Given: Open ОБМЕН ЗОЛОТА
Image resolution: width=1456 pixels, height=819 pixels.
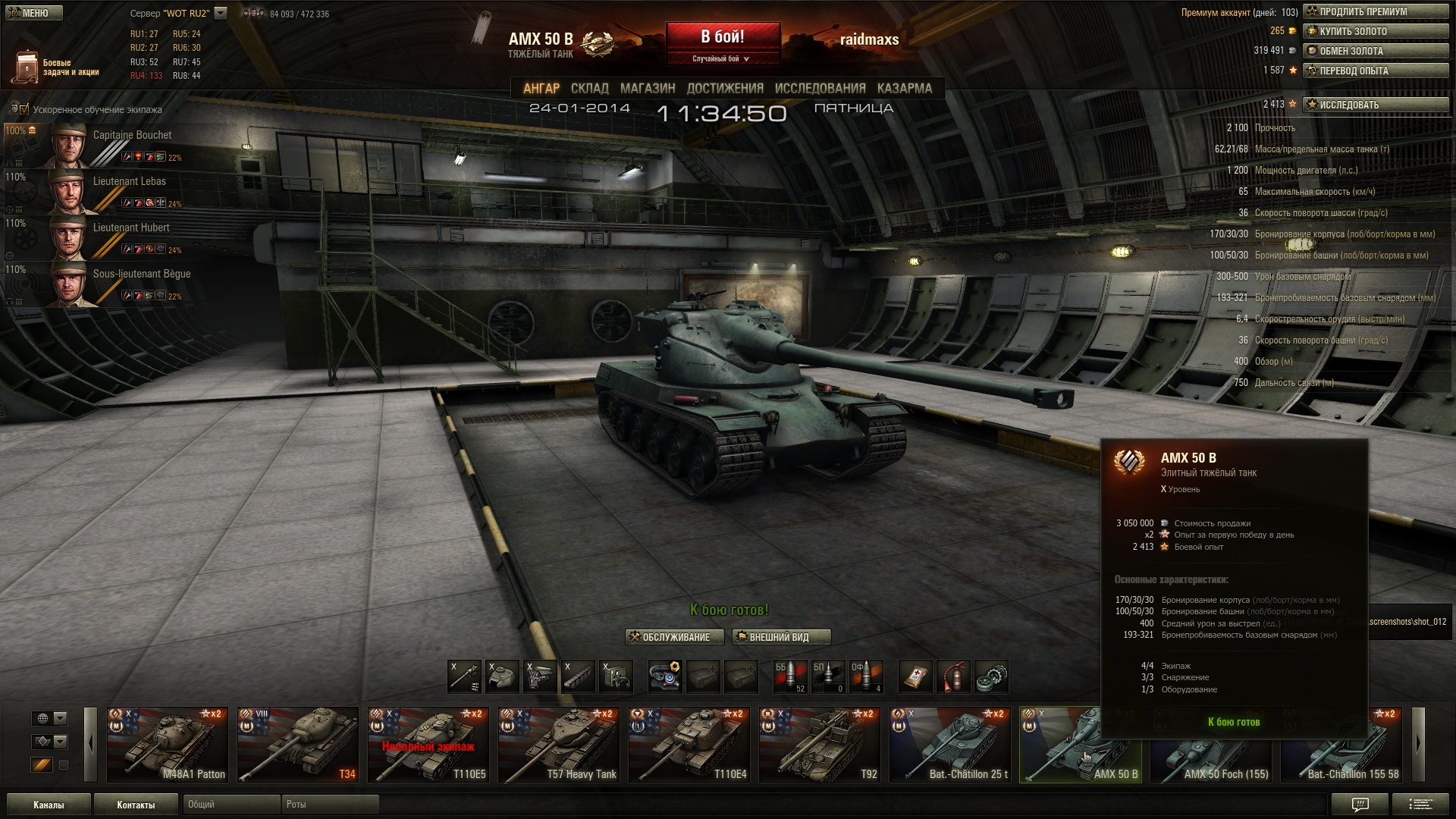Looking at the screenshot, I should pyautogui.click(x=1376, y=51).
